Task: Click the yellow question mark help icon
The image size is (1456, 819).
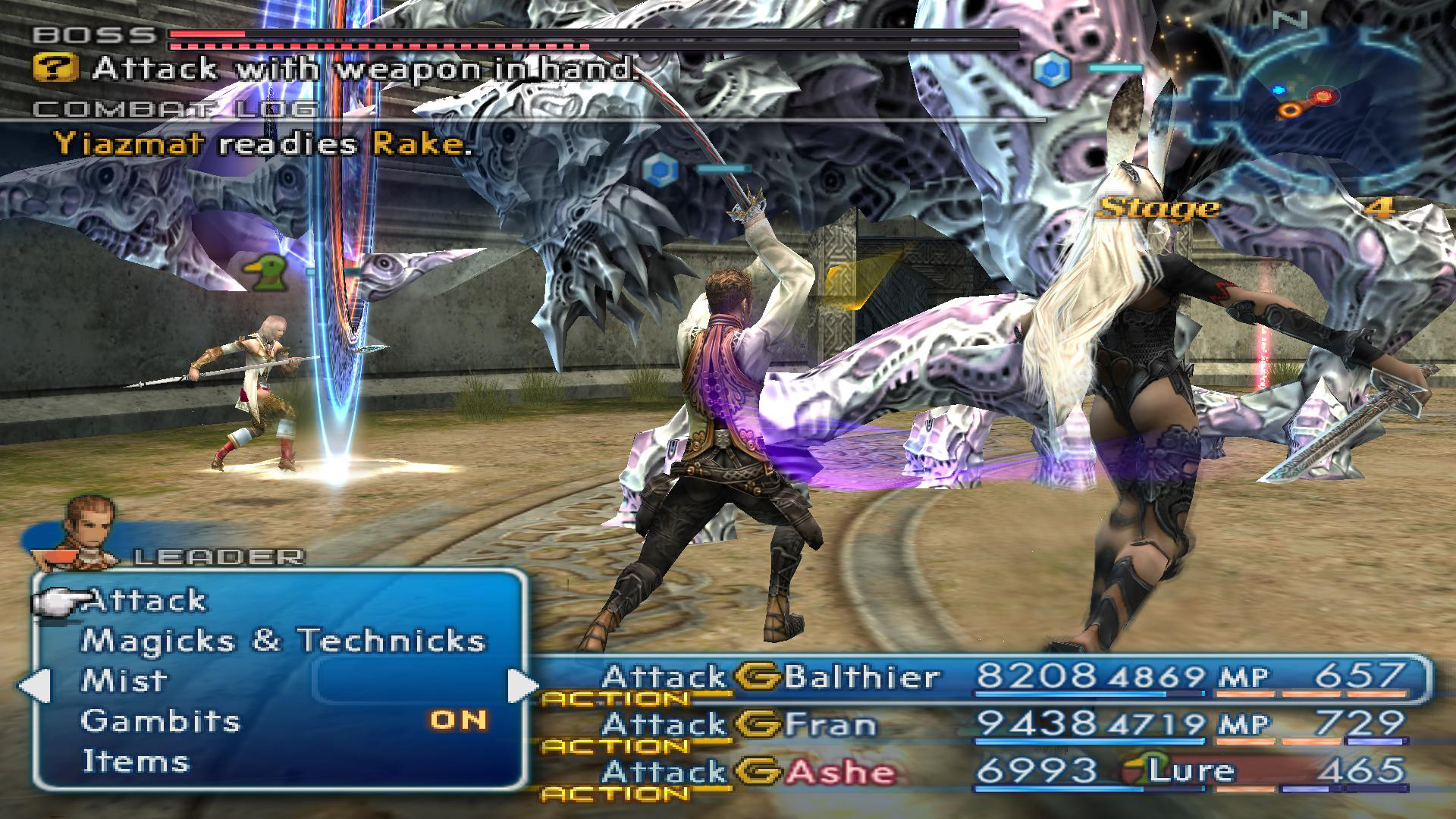Action: 55,69
